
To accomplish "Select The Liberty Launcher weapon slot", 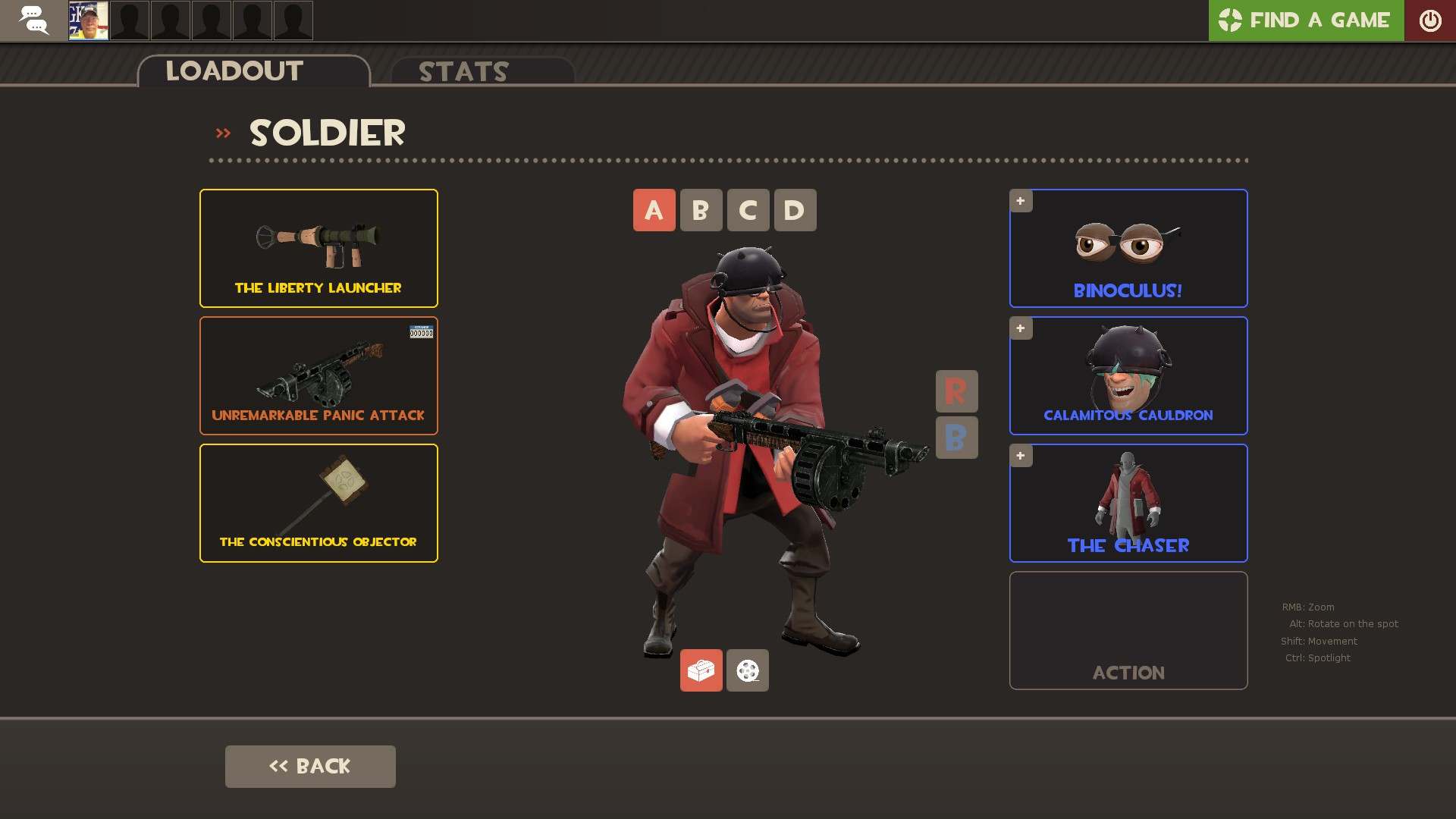I will 318,248.
